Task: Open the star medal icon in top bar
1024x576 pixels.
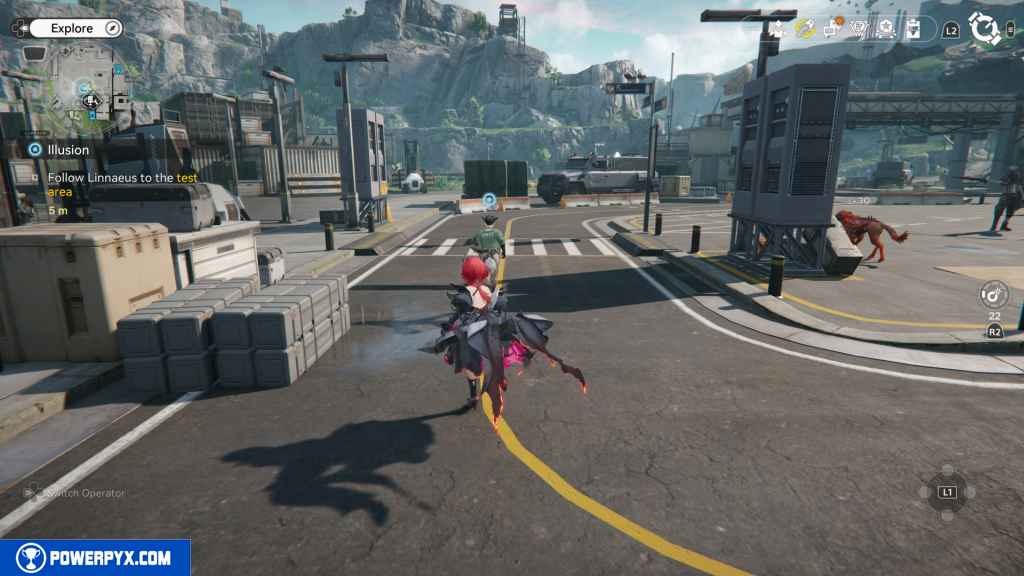Action: [886, 29]
